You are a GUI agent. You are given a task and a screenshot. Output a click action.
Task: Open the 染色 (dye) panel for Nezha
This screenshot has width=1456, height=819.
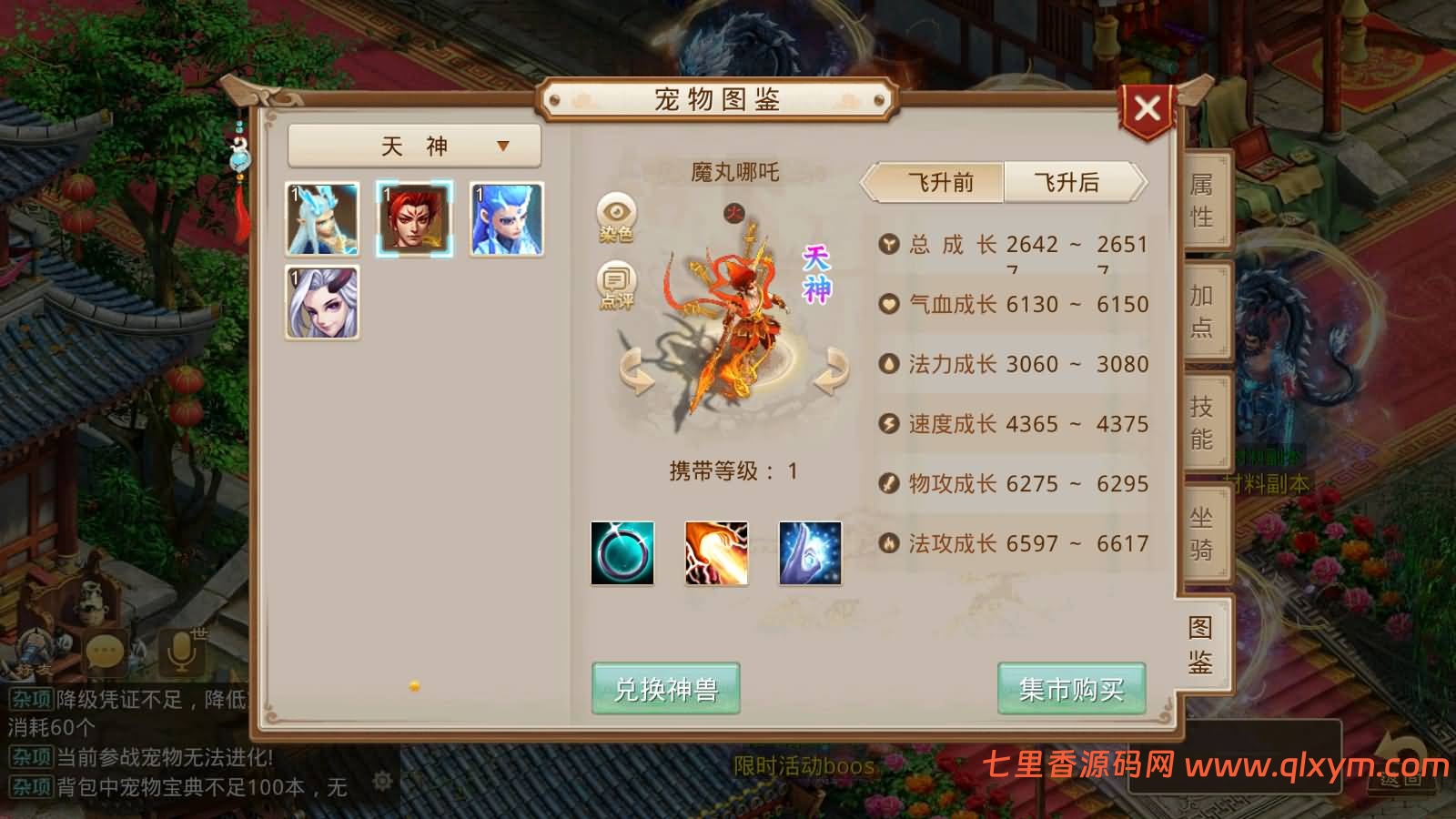617,216
